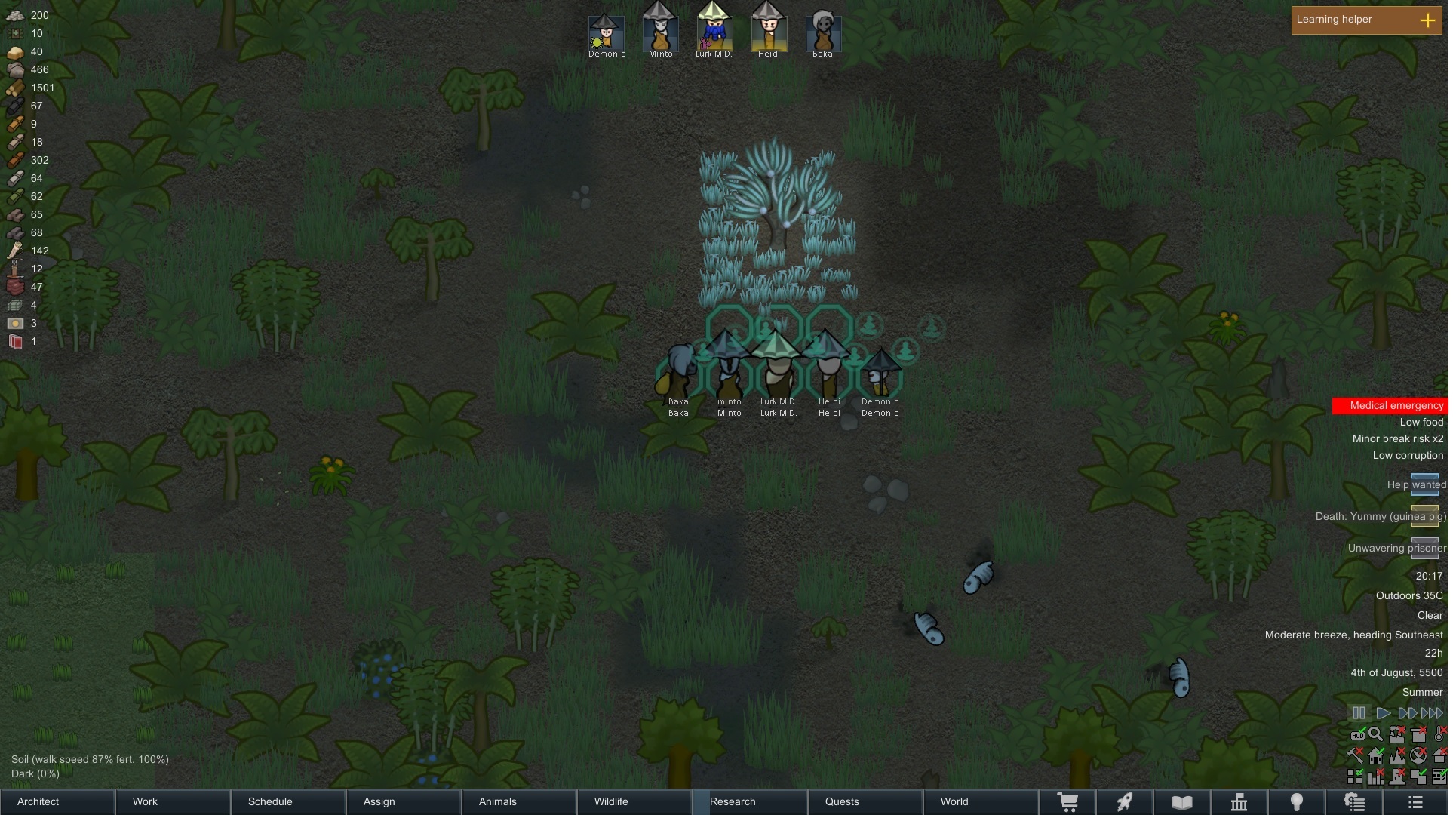
Task: Open the history book icon
Action: (x=1182, y=802)
